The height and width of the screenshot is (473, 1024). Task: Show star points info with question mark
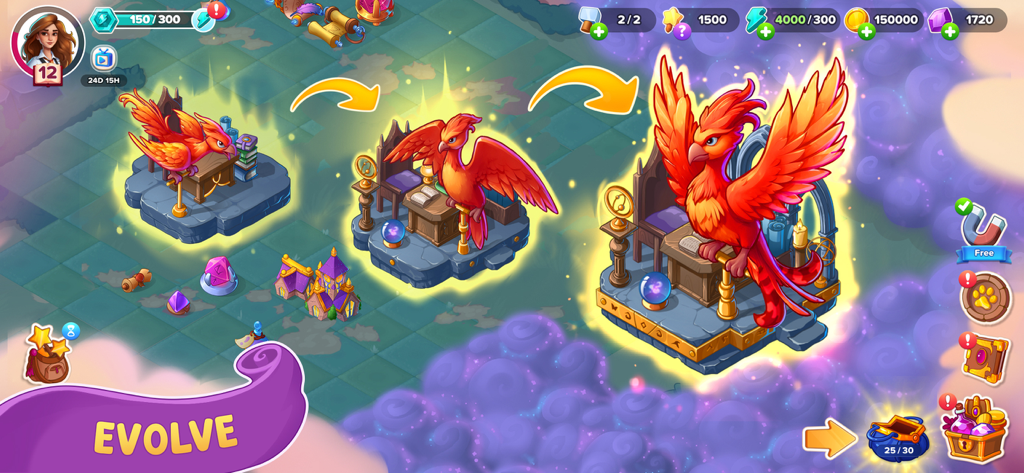[x=682, y=31]
